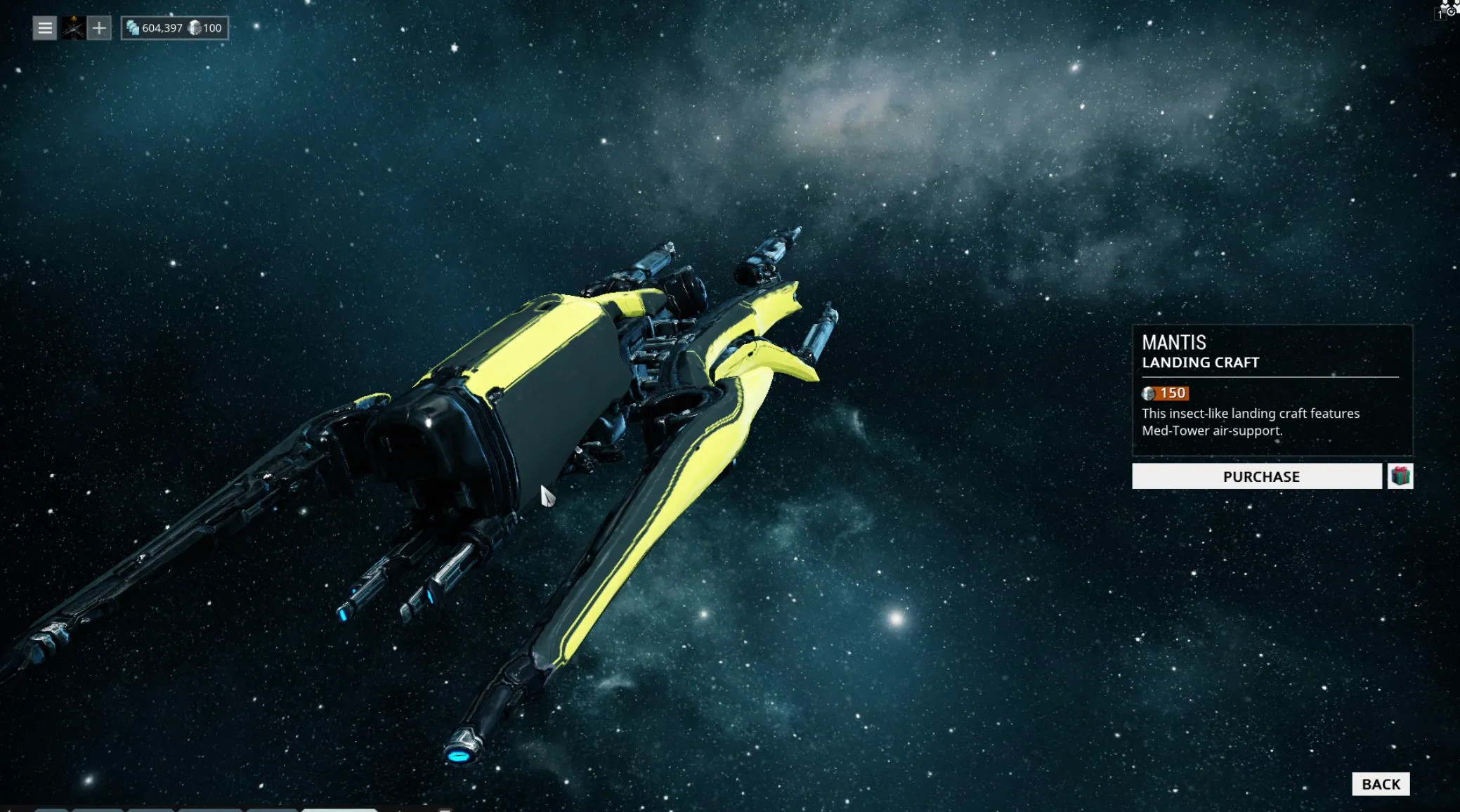
Task: Click the clock icon in top-right corner
Action: [x=1452, y=12]
